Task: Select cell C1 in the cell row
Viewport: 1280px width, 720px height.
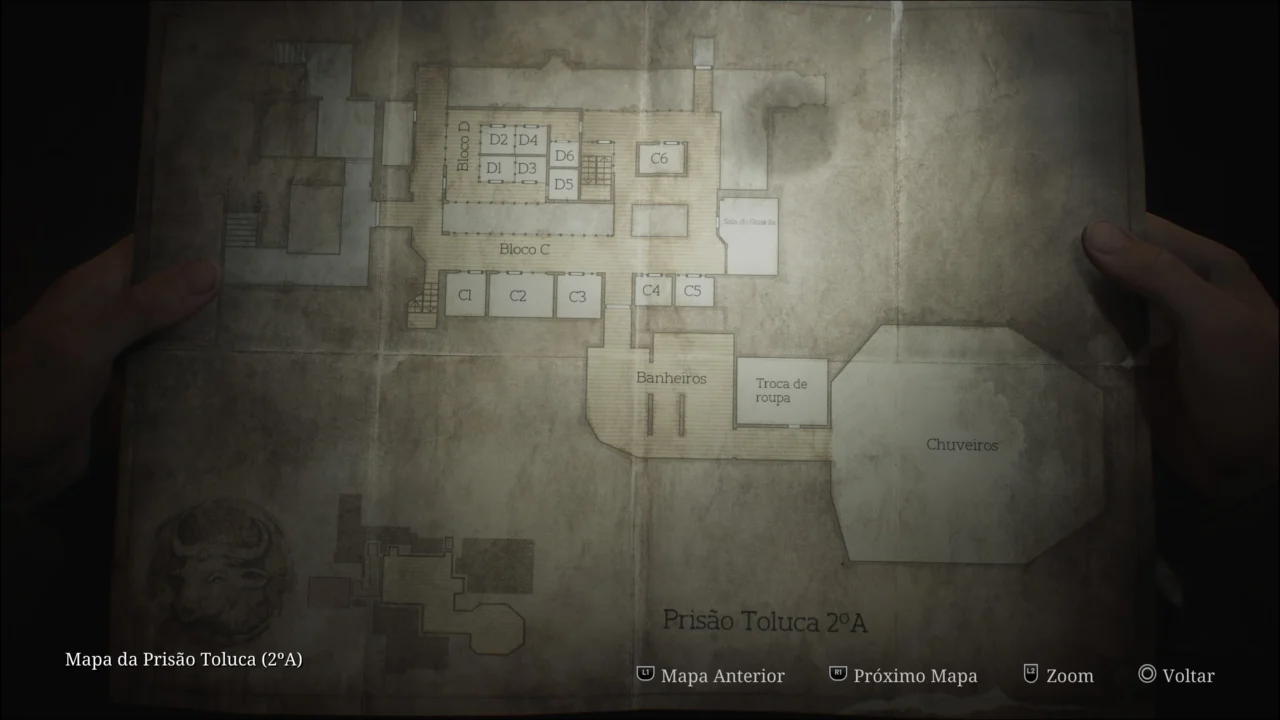Action: [x=464, y=295]
